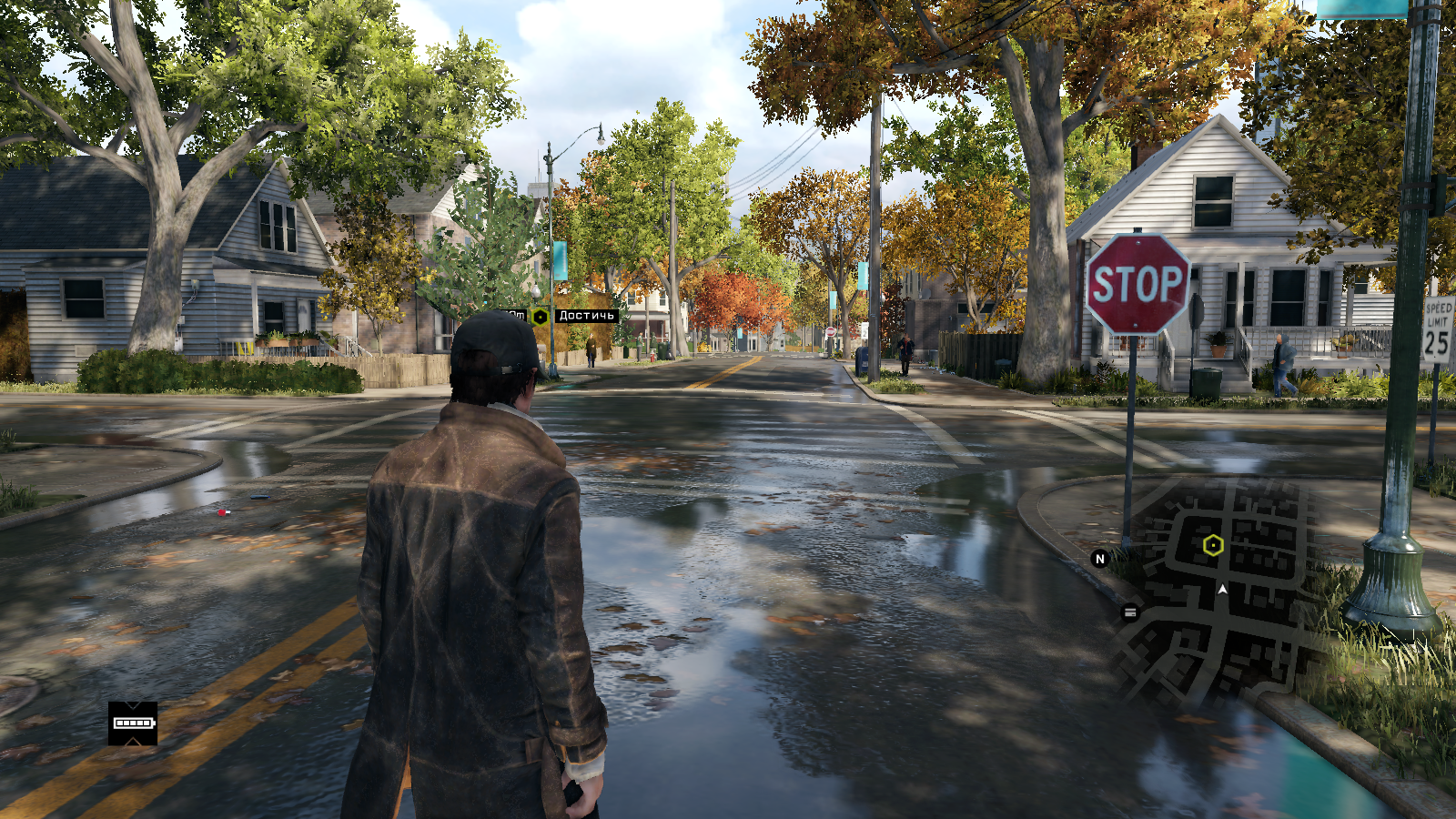The height and width of the screenshot is (819, 1456).
Task: Select the "Достичь" objective waypoint marker
Action: [541, 317]
